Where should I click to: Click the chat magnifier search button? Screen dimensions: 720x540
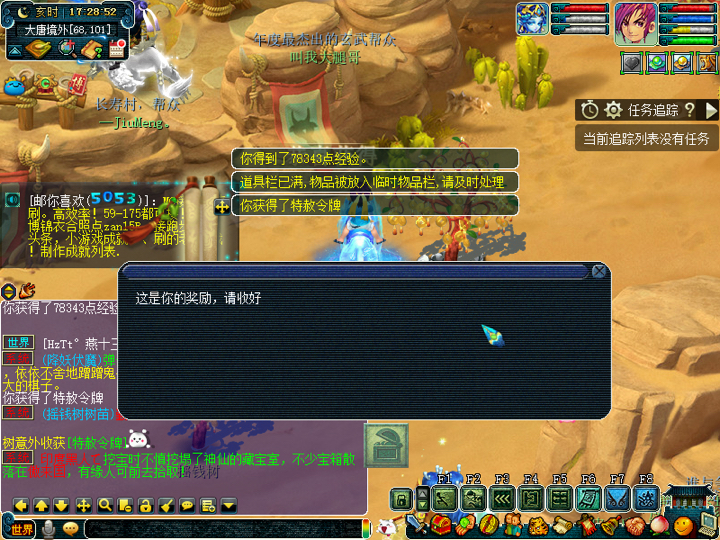pyautogui.click(x=104, y=505)
